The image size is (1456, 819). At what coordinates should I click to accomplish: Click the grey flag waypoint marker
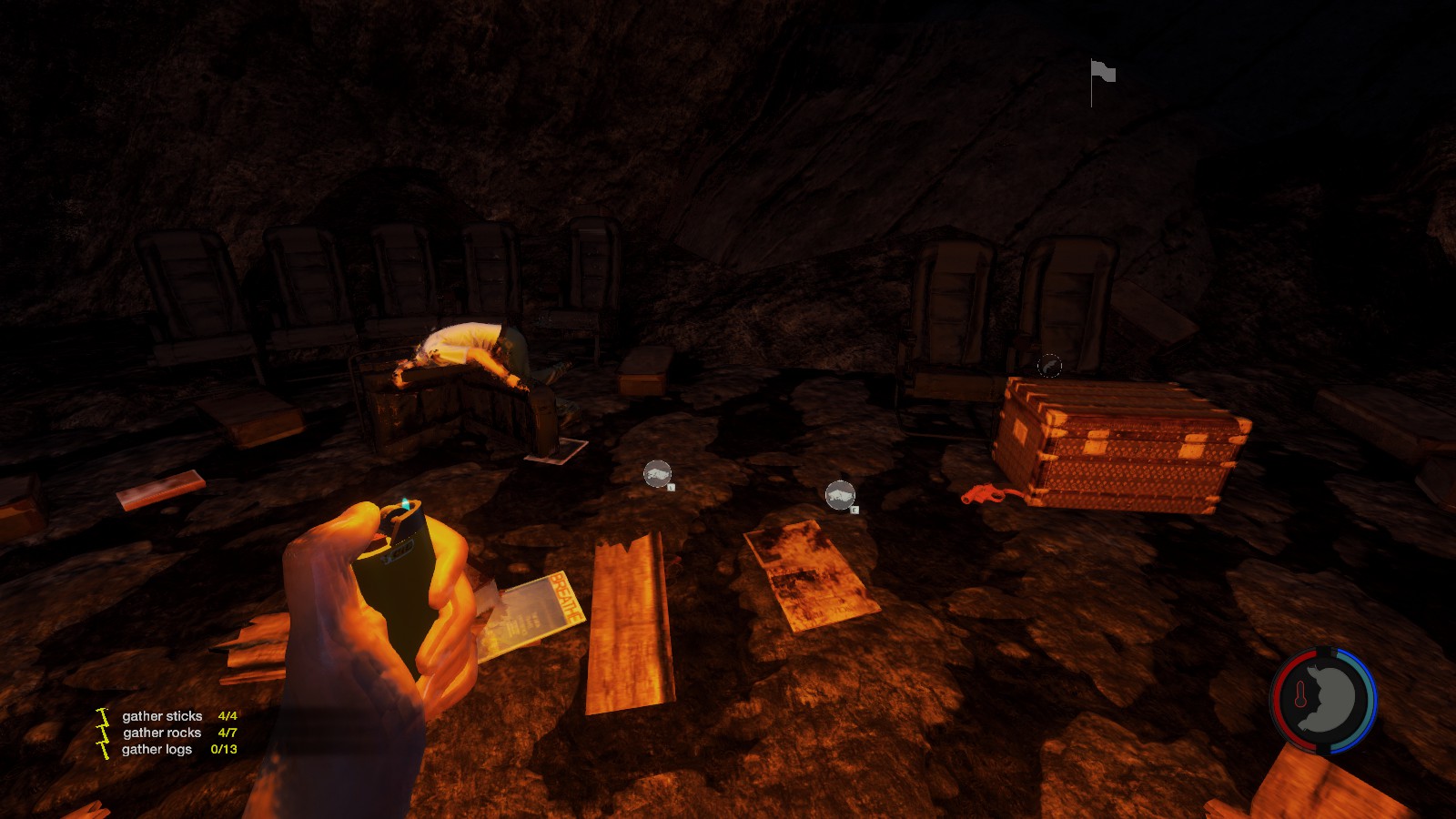(1102, 73)
